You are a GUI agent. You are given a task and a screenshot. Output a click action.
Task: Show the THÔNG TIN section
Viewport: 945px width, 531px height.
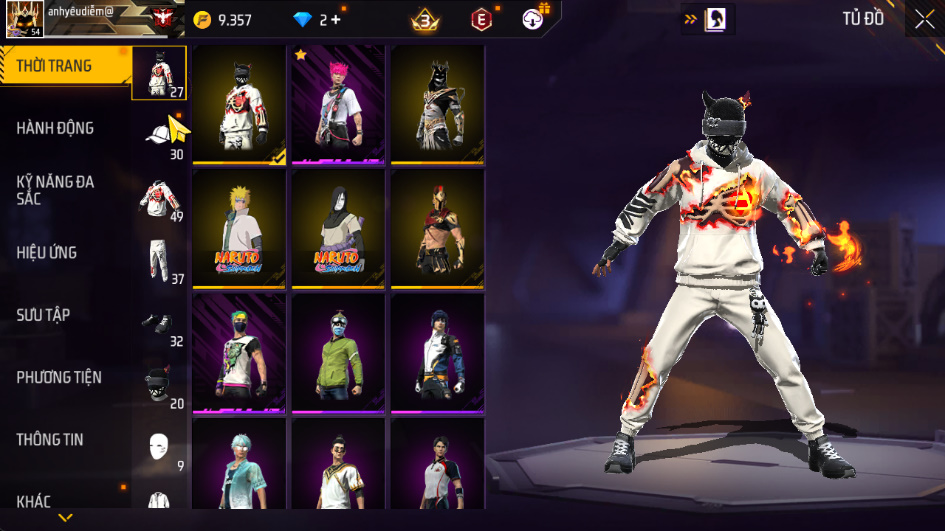(50, 439)
